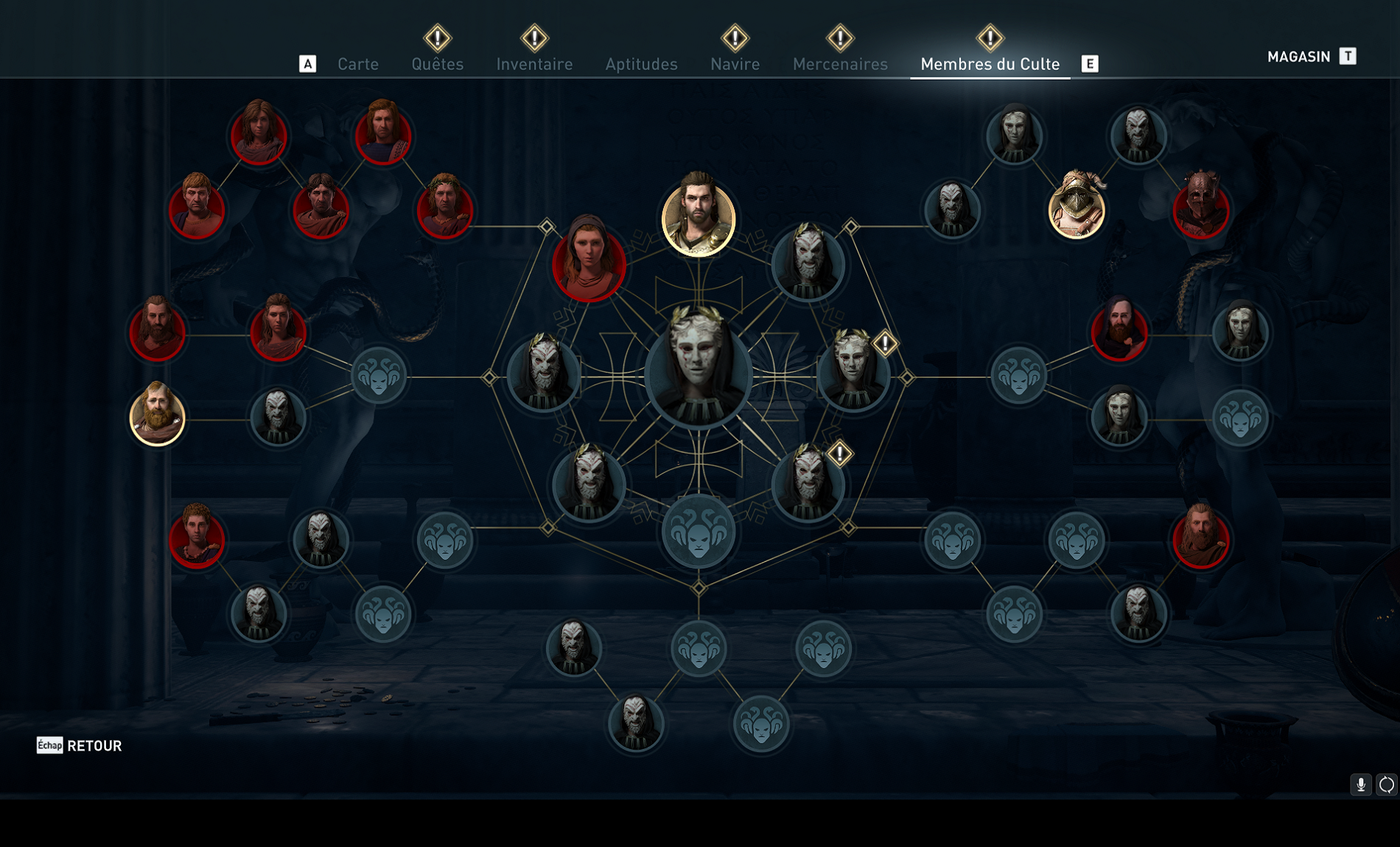Click the circular refresh icon

coord(1386,785)
